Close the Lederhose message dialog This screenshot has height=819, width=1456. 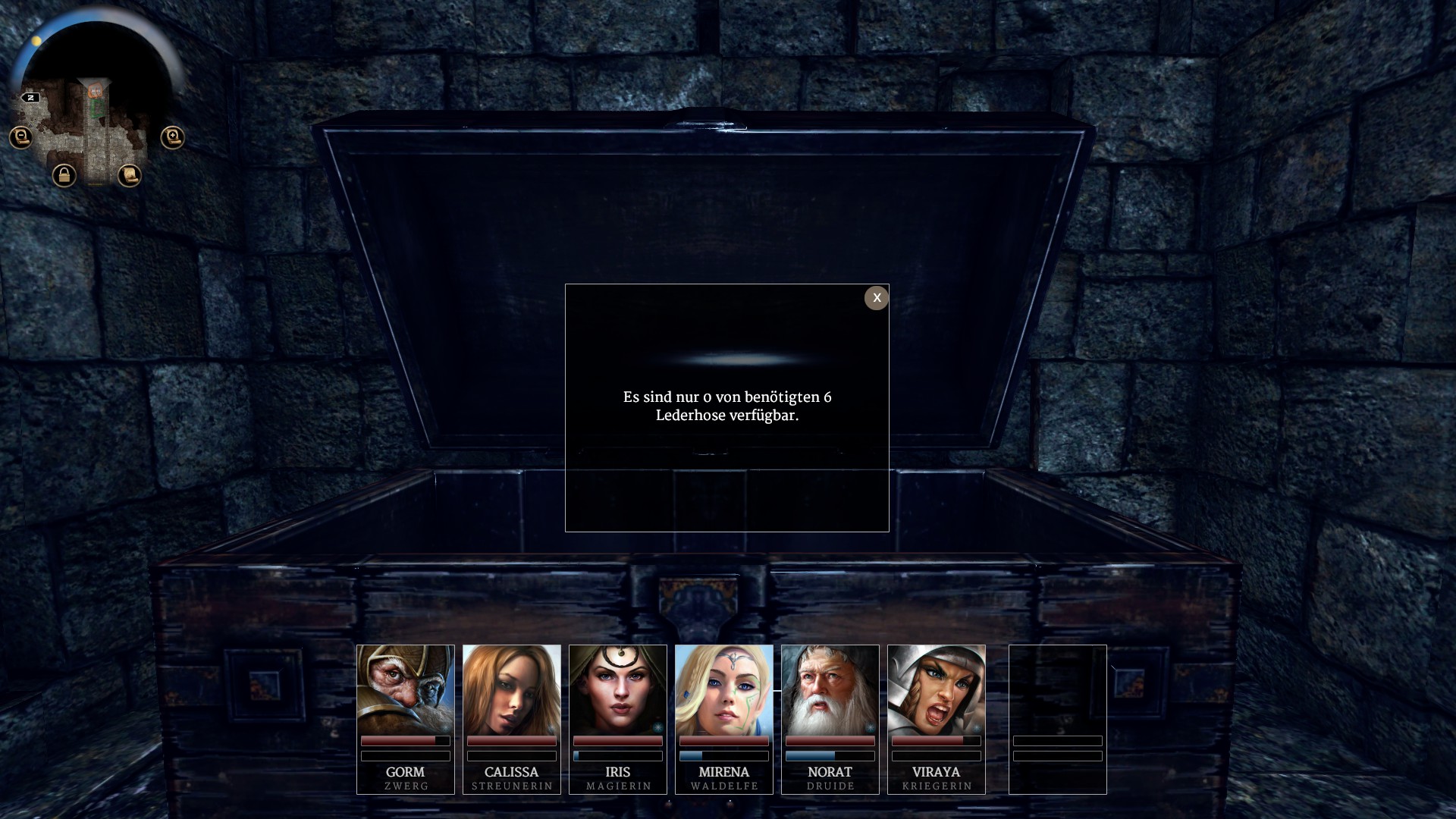click(877, 298)
